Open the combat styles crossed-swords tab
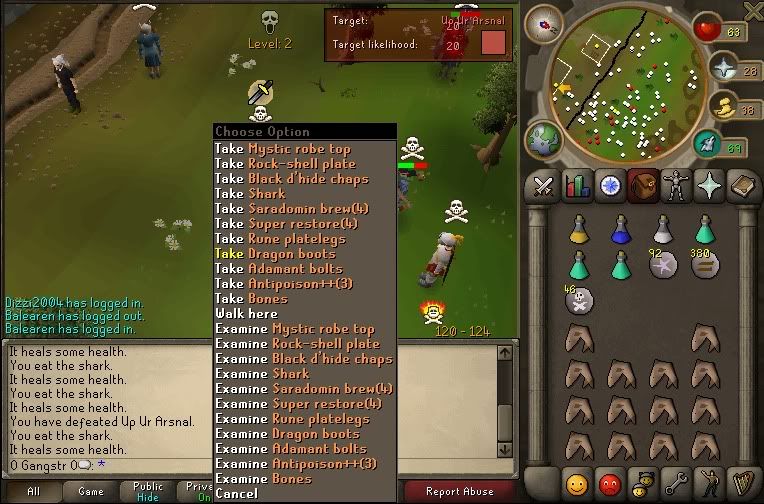764x504 pixels. (x=544, y=185)
